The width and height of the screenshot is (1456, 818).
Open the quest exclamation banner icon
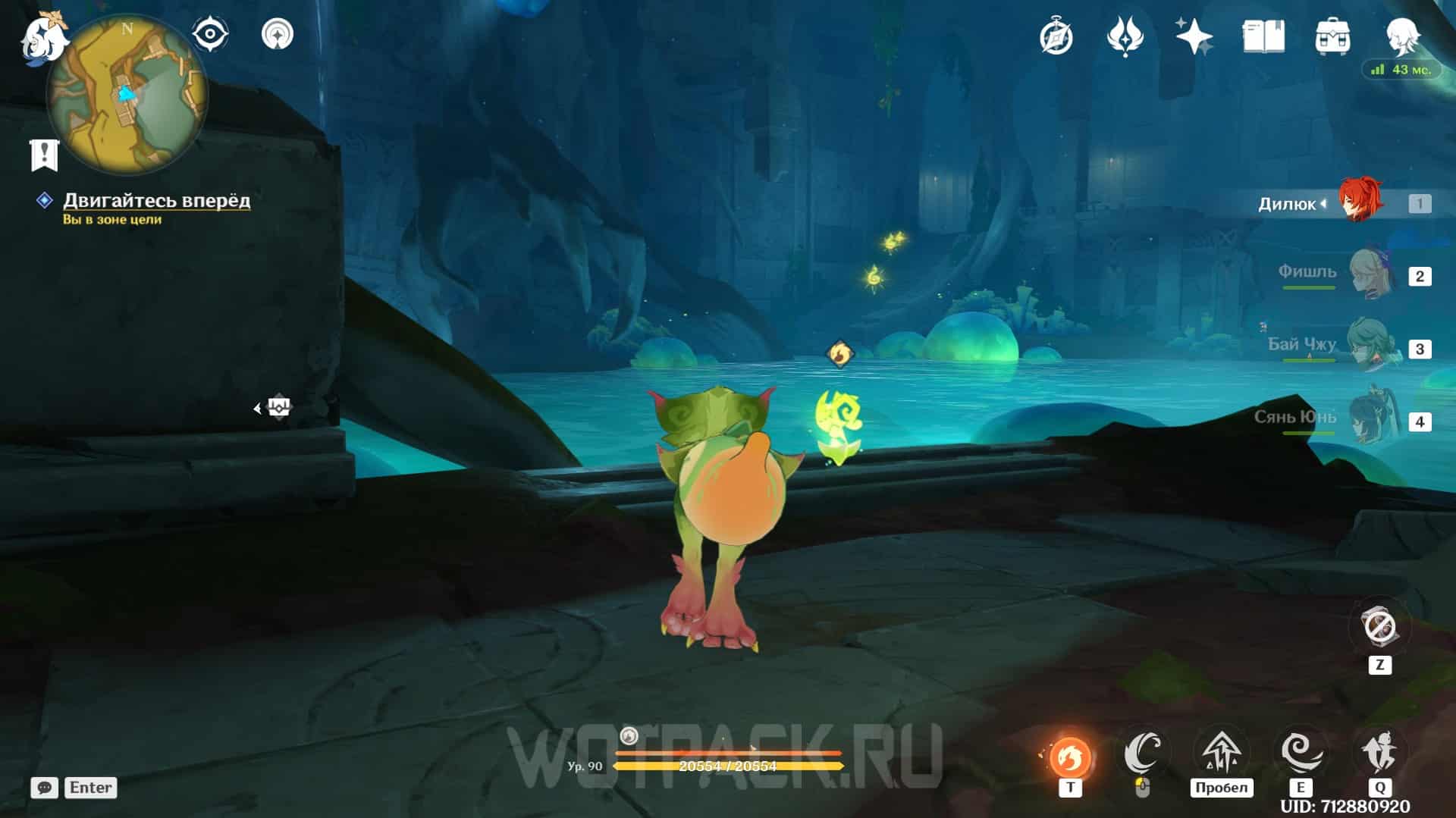pos(44,154)
